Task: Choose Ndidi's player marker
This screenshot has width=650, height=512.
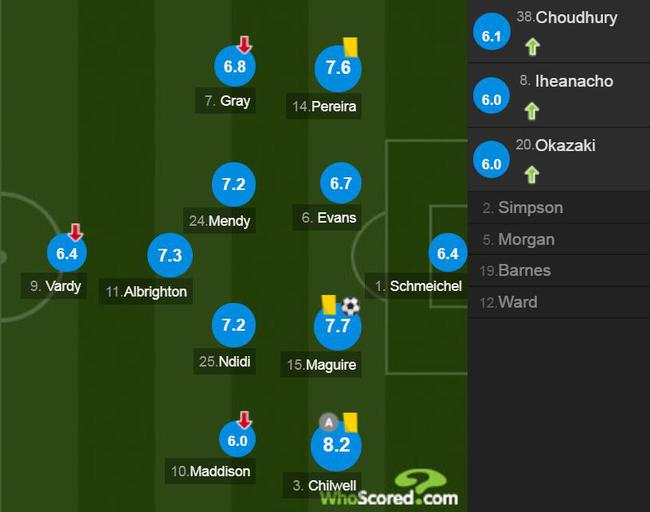Action: click(234, 326)
